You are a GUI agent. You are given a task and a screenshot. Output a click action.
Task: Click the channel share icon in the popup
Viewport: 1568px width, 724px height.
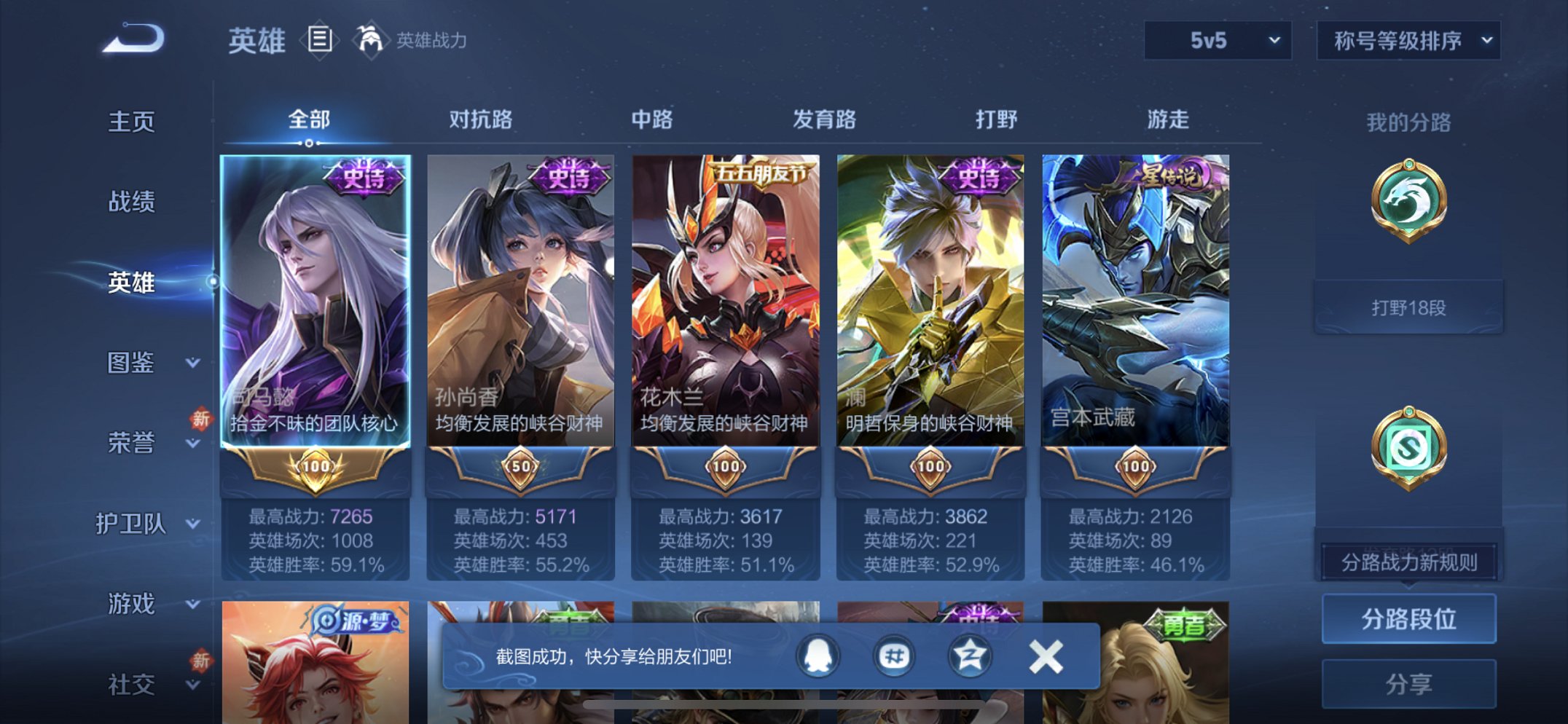click(895, 655)
